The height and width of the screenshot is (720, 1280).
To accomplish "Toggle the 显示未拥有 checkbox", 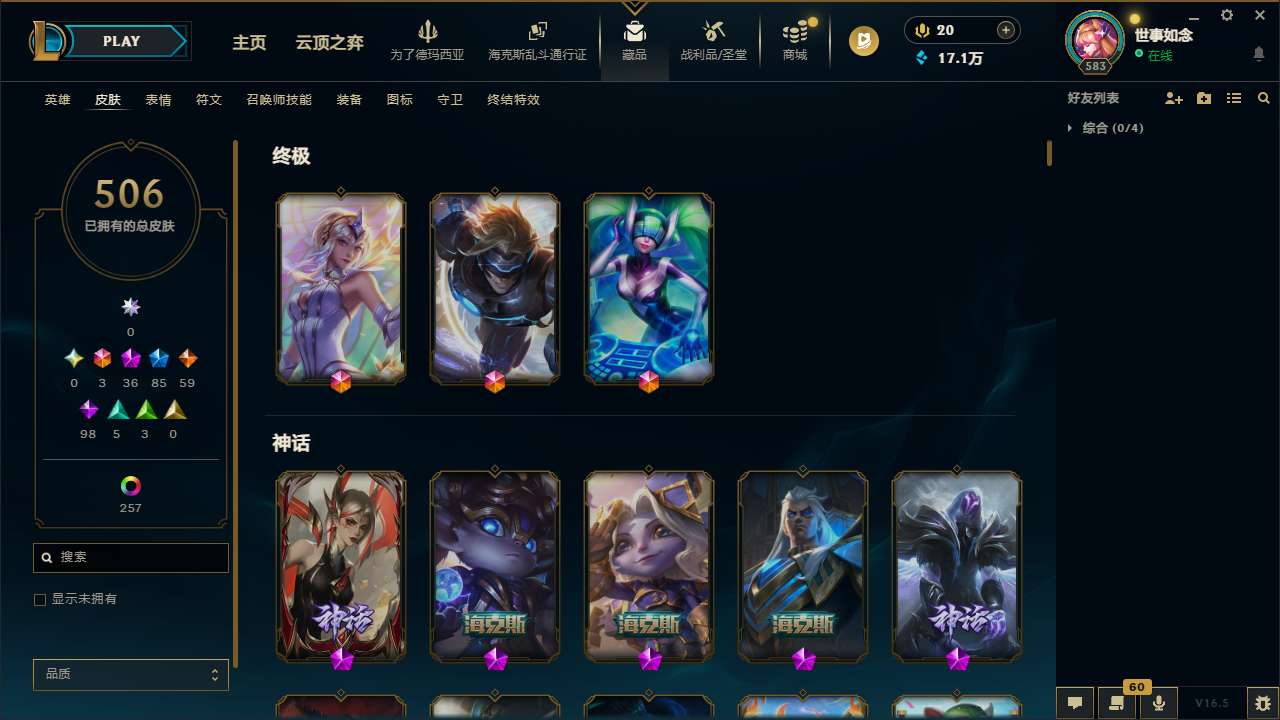I will (x=40, y=599).
